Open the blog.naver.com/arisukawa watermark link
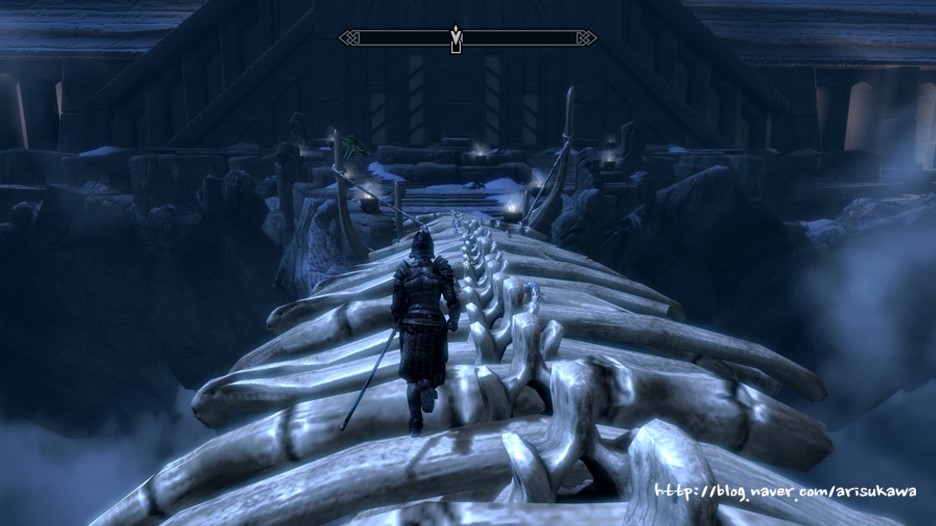This screenshot has width=936, height=526. pyautogui.click(x=788, y=492)
